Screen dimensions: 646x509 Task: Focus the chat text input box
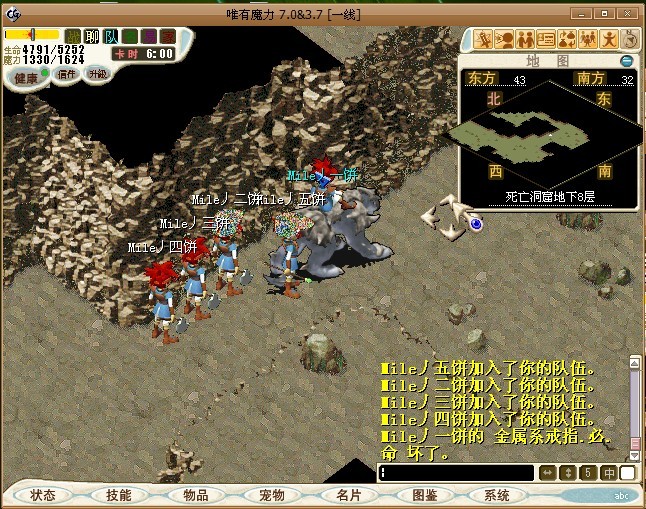[x=456, y=473]
